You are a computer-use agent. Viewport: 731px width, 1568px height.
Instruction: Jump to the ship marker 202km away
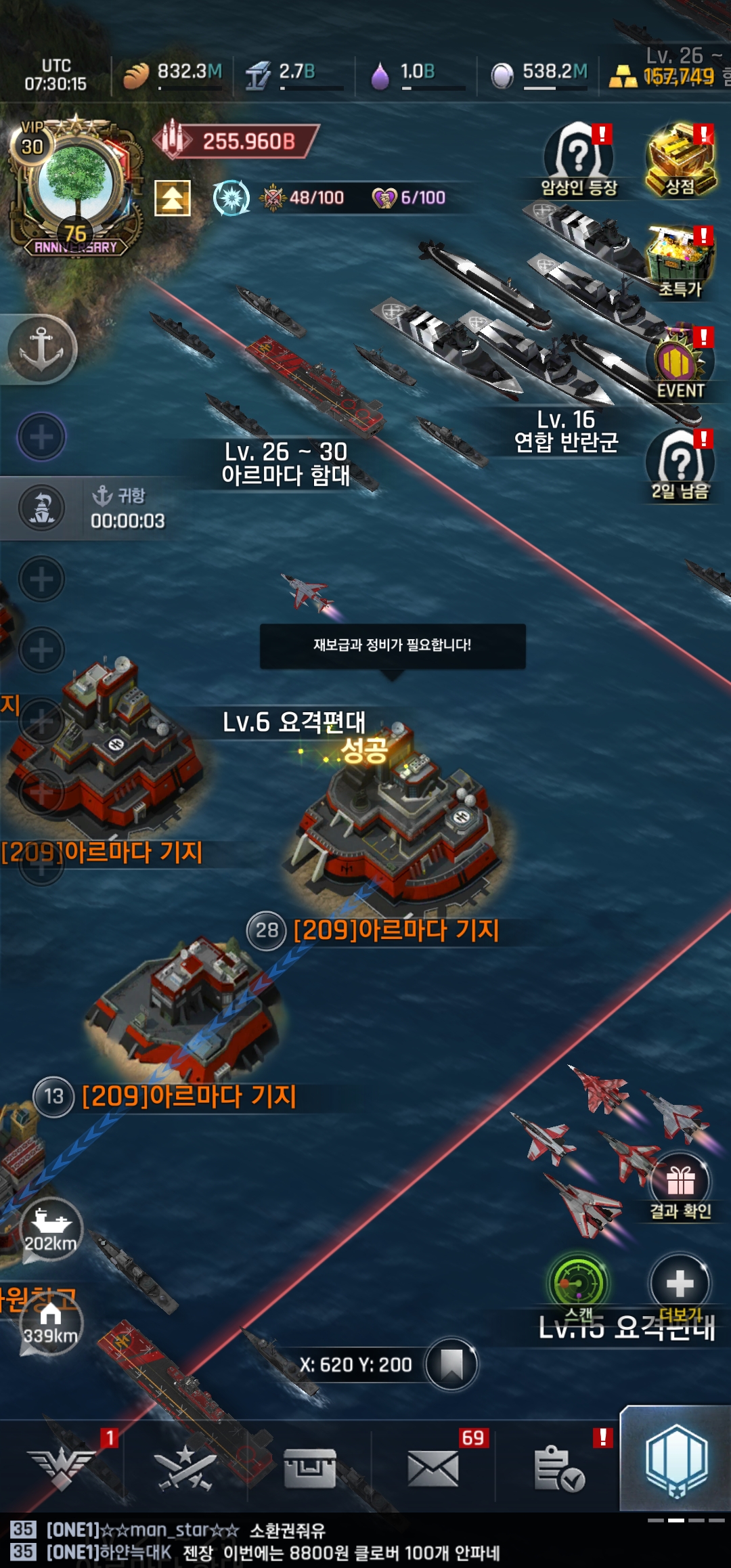point(51,1229)
